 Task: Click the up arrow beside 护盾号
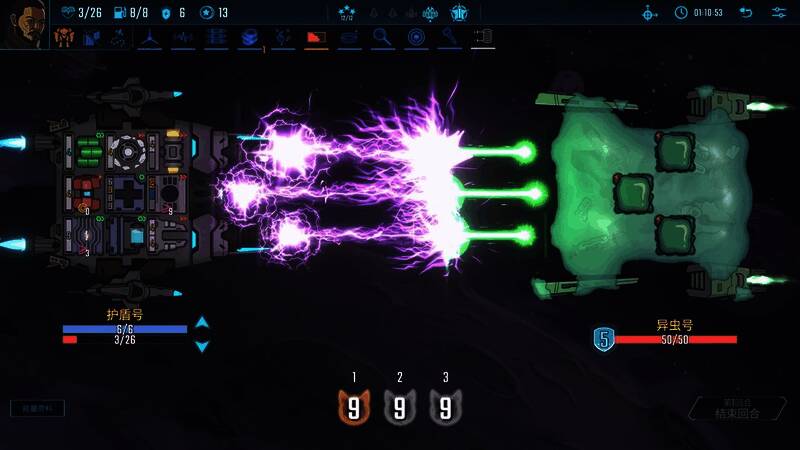tap(202, 323)
